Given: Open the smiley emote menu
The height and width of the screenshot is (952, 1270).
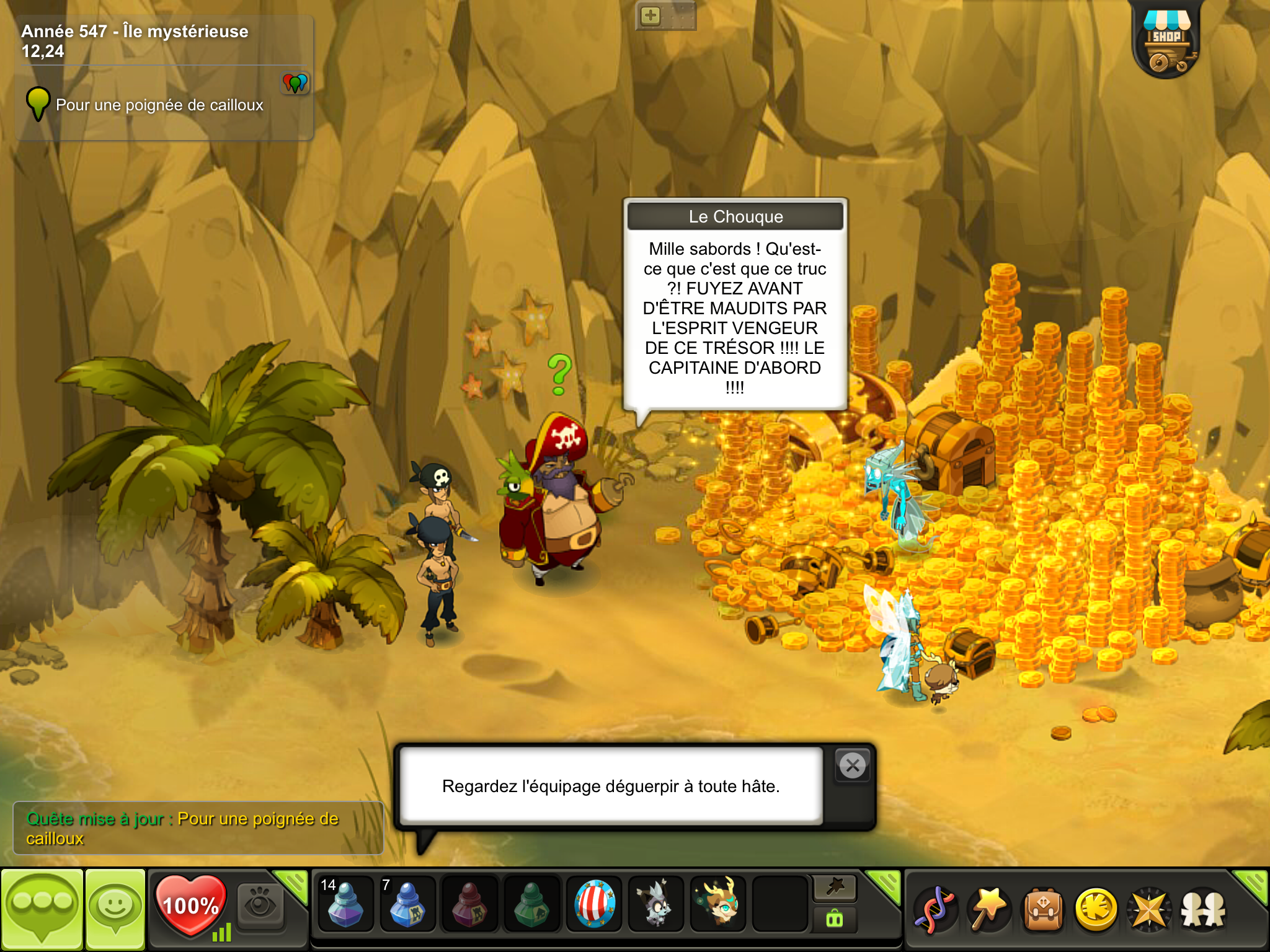Looking at the screenshot, I should [x=115, y=907].
